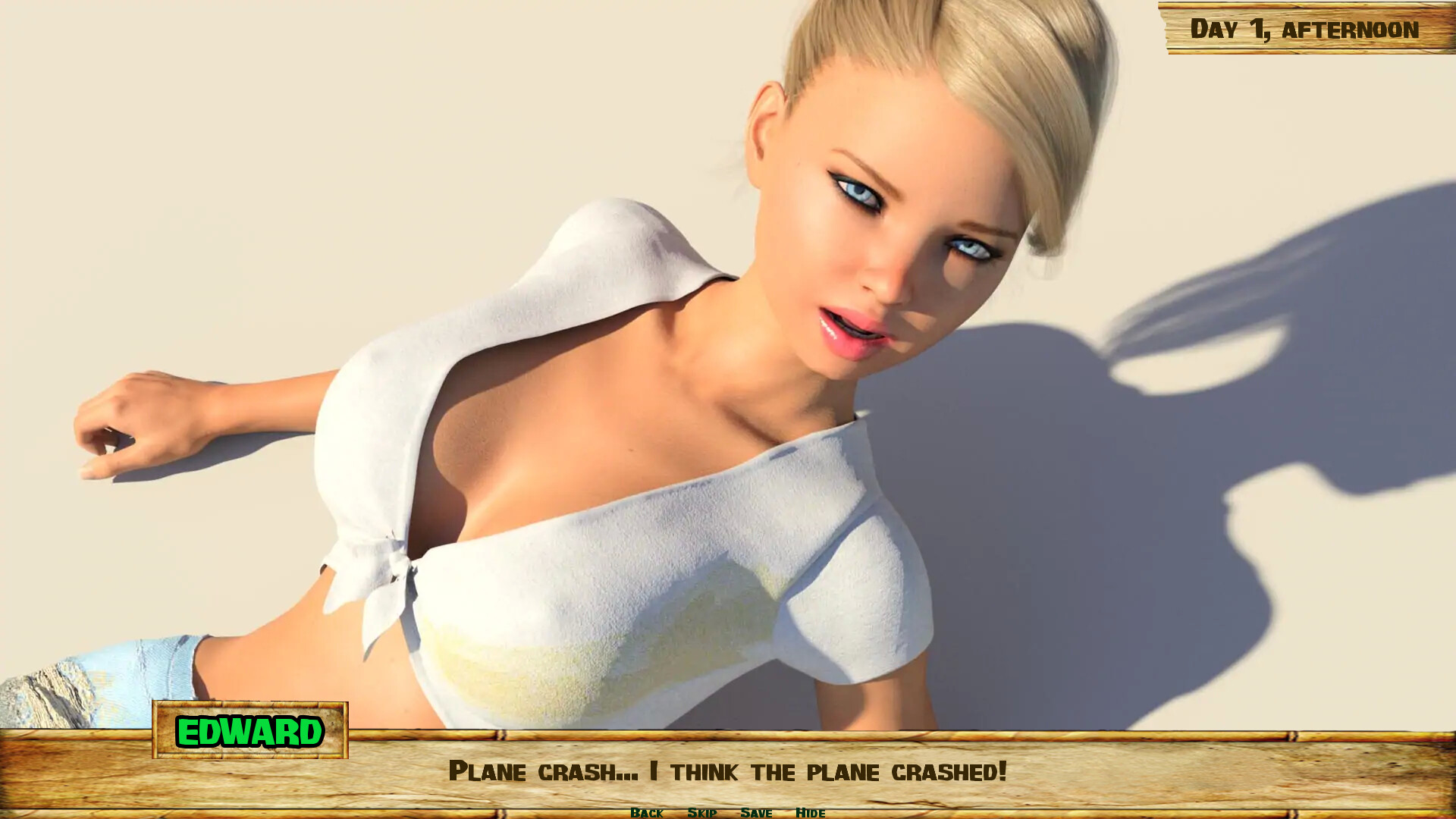Viewport: 1456px width, 819px height.
Task: Click the green EDWARD label
Action: pyautogui.click(x=250, y=732)
